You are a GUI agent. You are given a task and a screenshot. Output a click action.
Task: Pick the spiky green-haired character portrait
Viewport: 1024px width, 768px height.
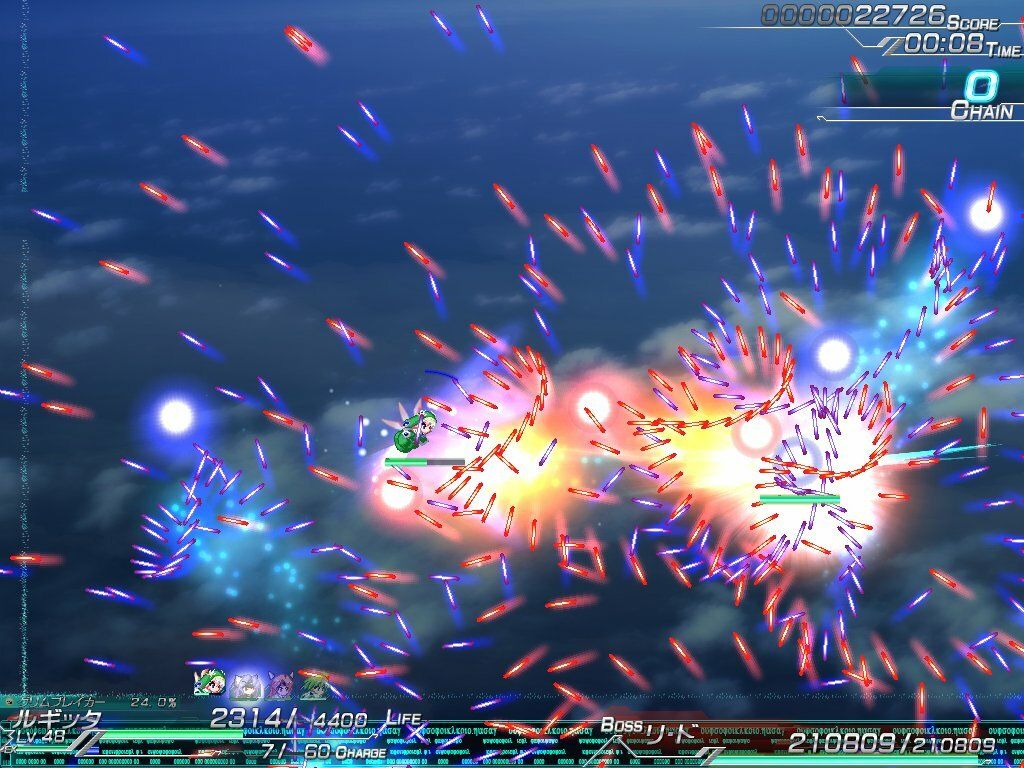[x=314, y=686]
